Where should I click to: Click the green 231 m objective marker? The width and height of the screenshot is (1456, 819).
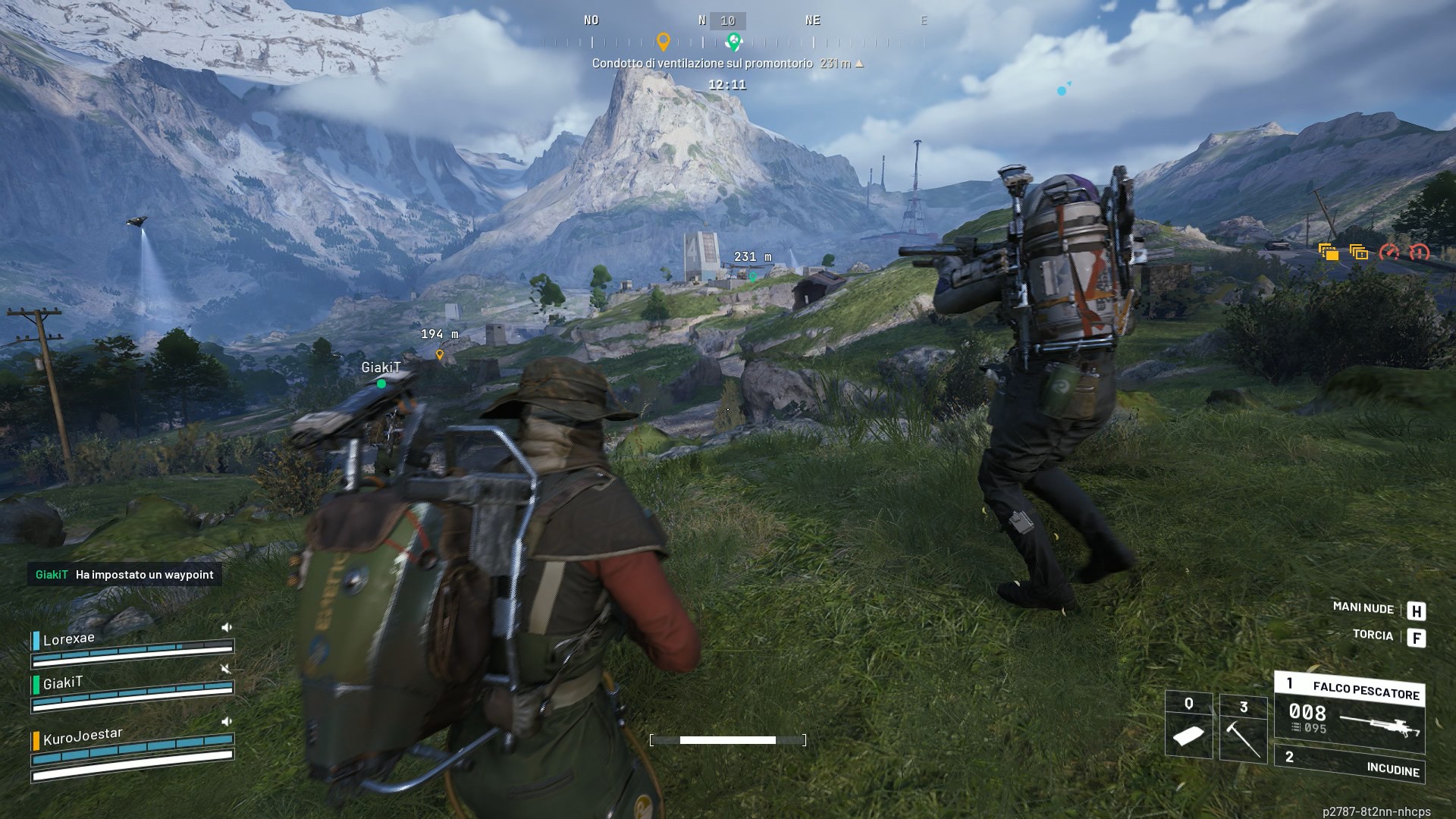752,277
